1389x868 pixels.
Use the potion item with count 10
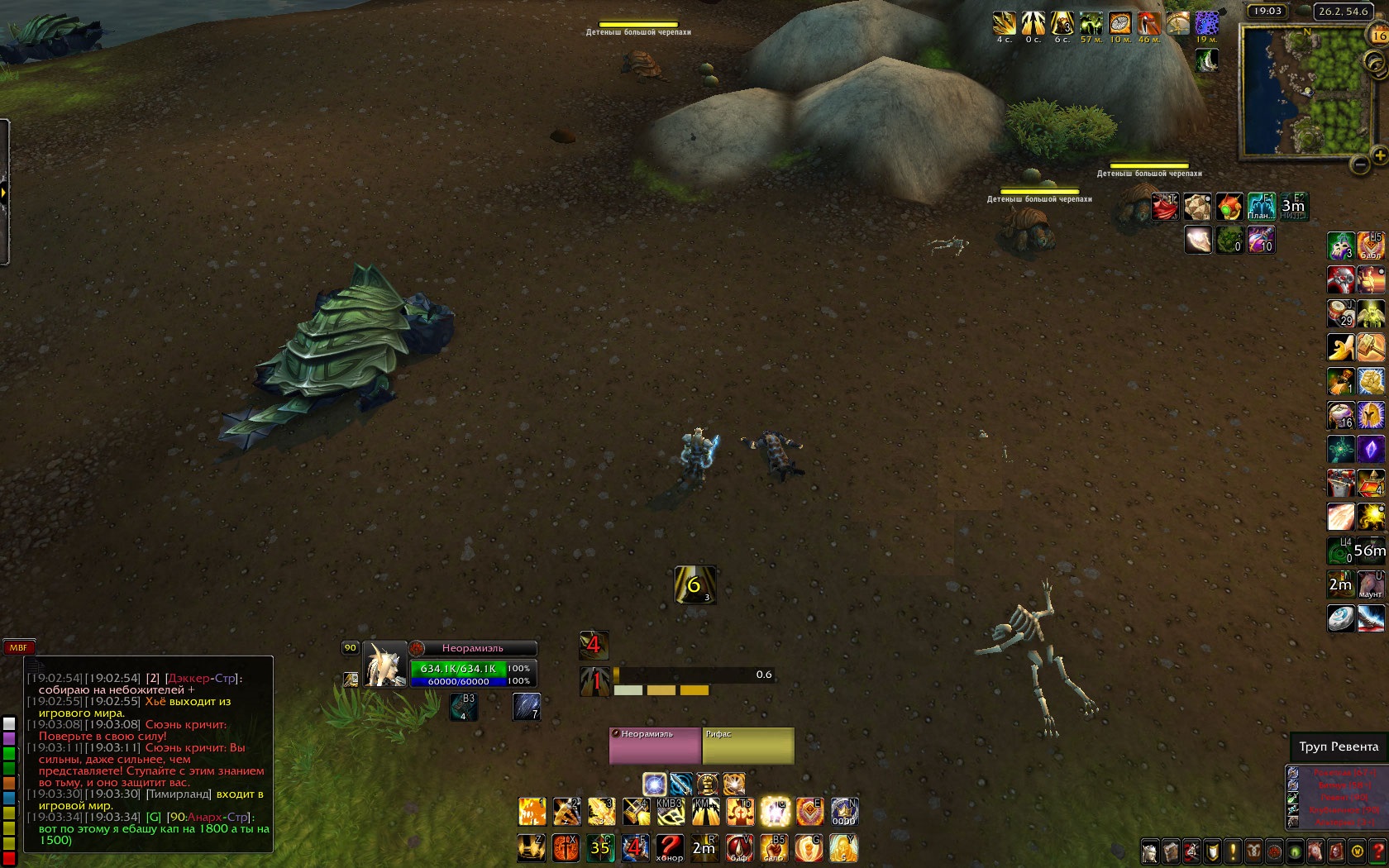1260,241
